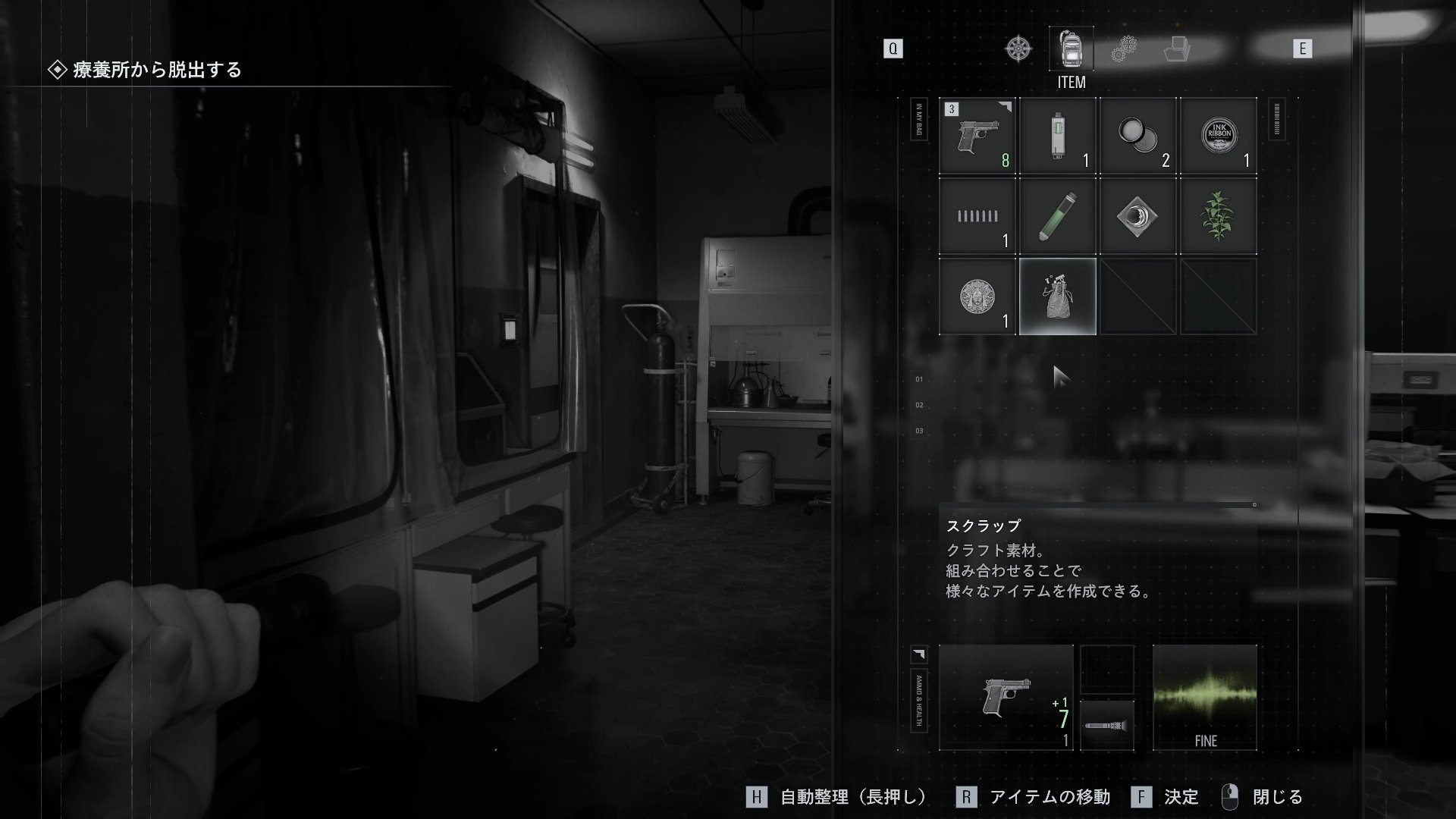Select the flashlight battery item

pos(1058,136)
